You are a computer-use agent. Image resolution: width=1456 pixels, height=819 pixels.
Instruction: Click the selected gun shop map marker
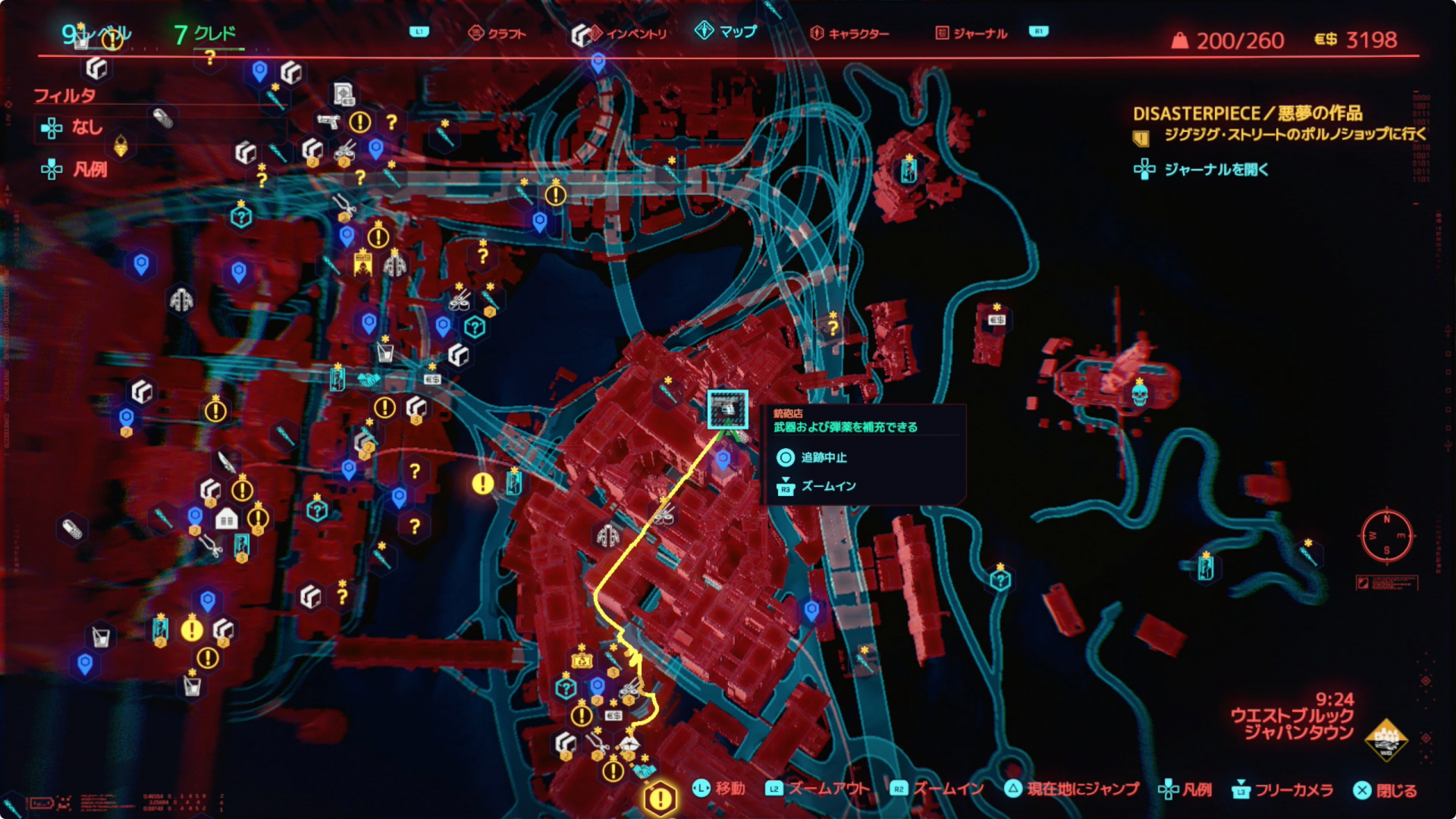[727, 409]
